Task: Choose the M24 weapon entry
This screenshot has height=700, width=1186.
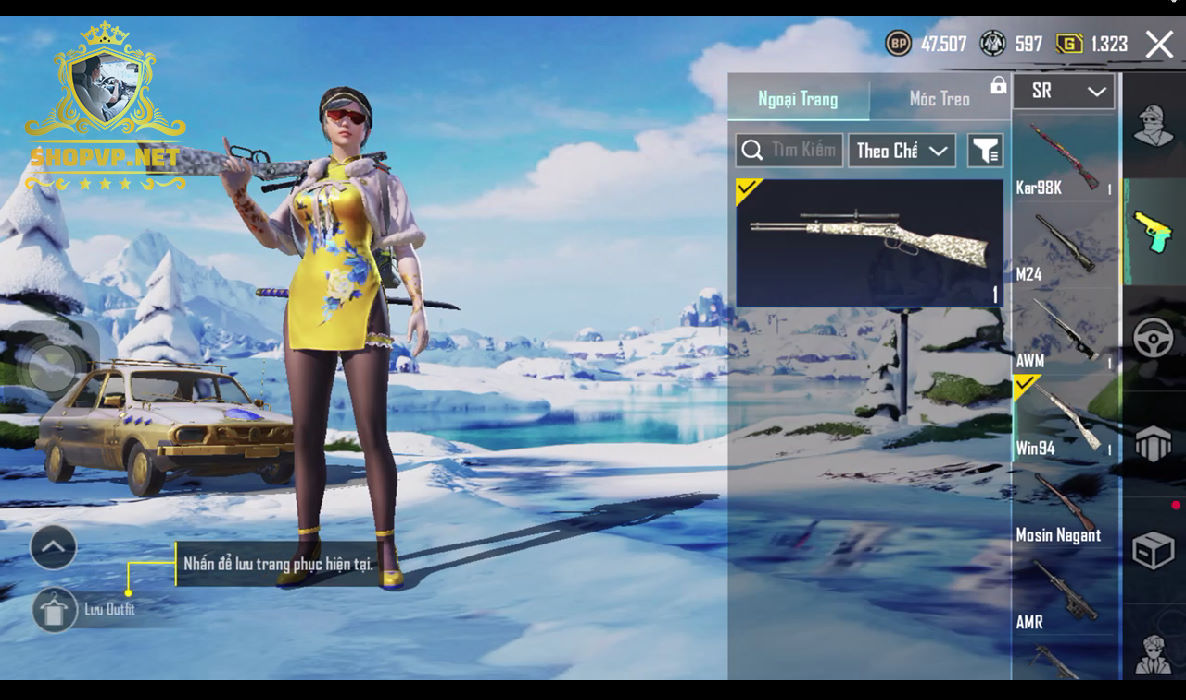Action: click(1065, 245)
